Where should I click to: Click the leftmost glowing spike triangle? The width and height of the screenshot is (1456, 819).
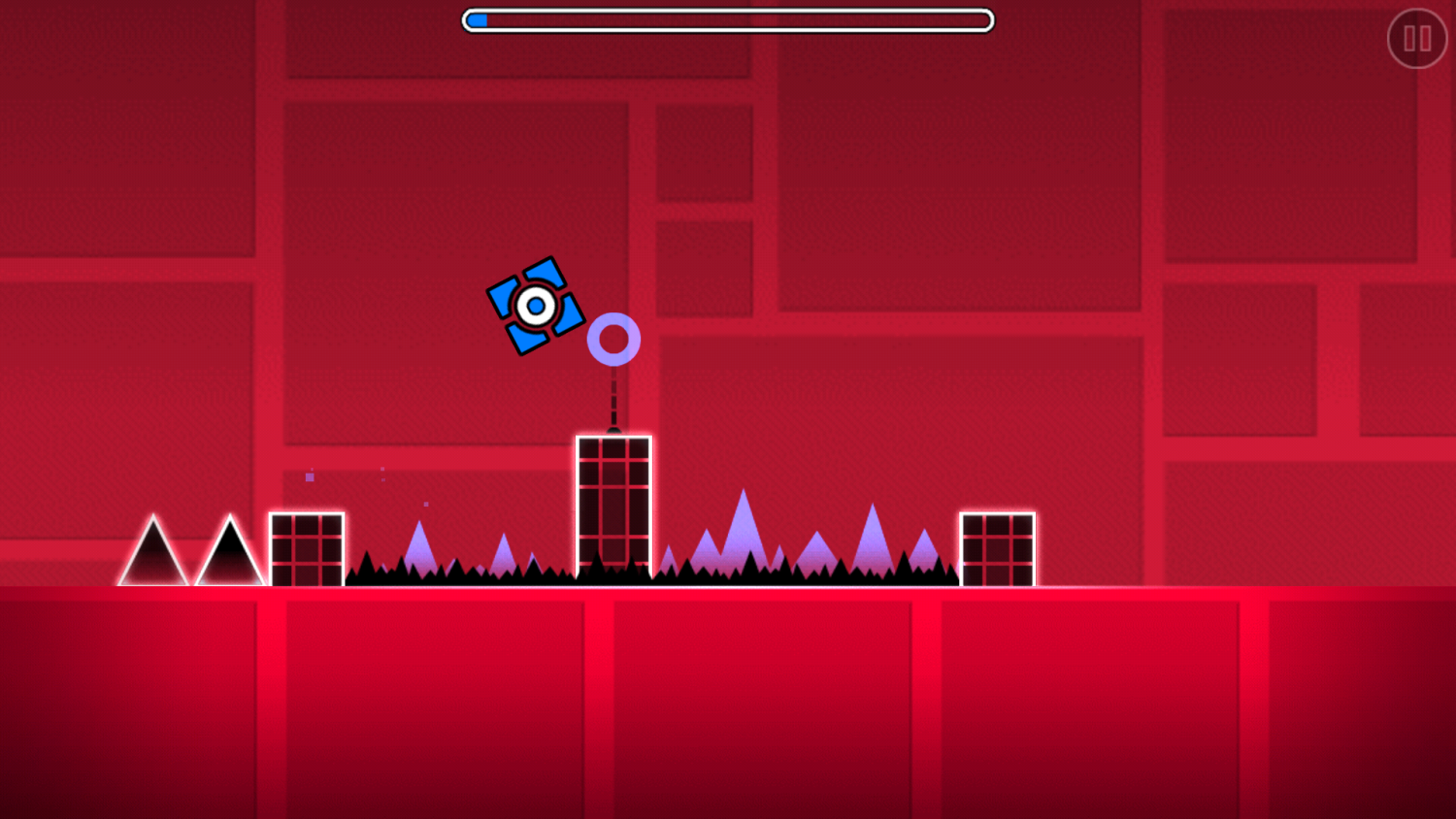(x=155, y=558)
